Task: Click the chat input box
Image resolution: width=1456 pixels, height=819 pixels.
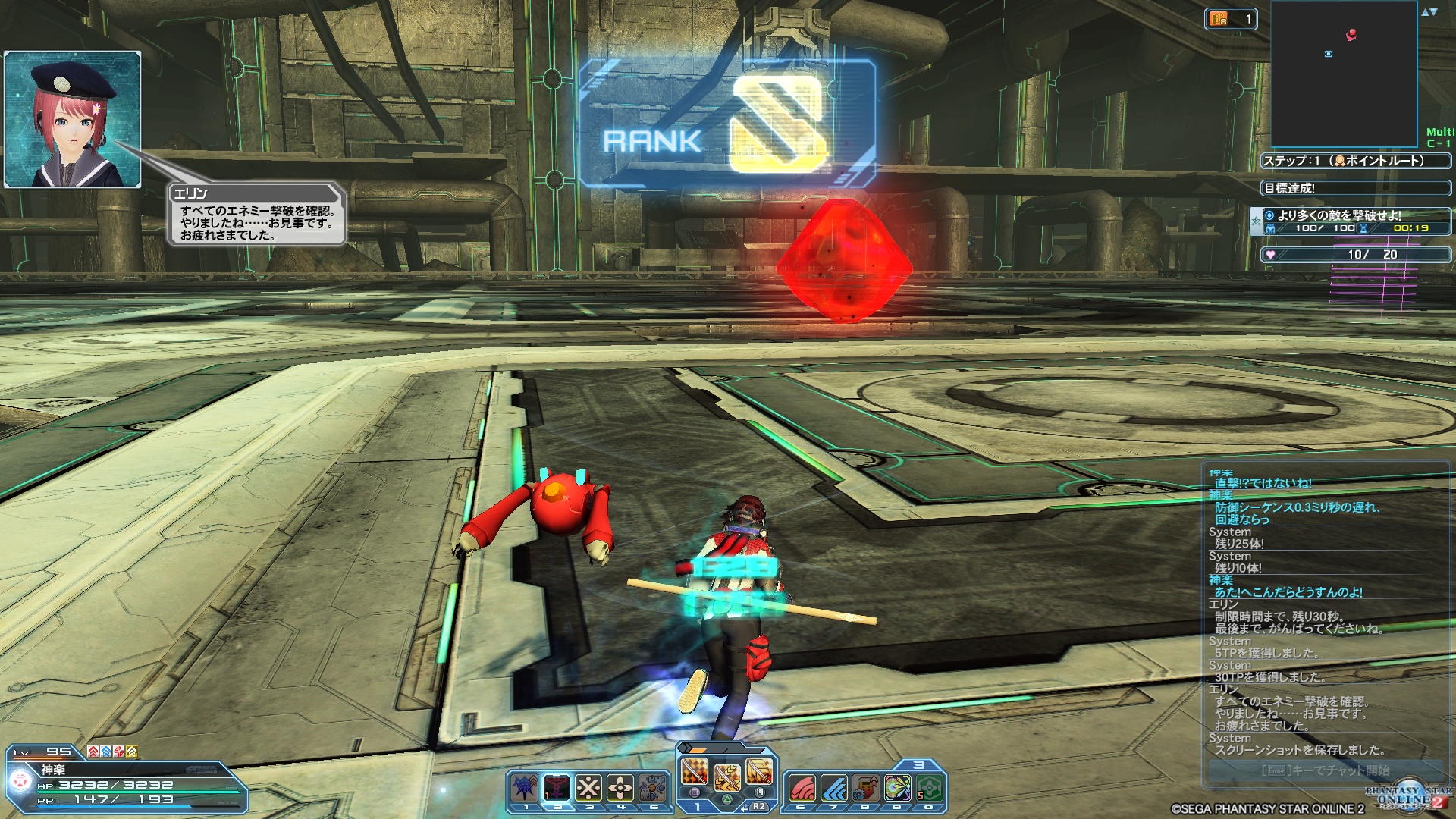Action: (x=1326, y=770)
